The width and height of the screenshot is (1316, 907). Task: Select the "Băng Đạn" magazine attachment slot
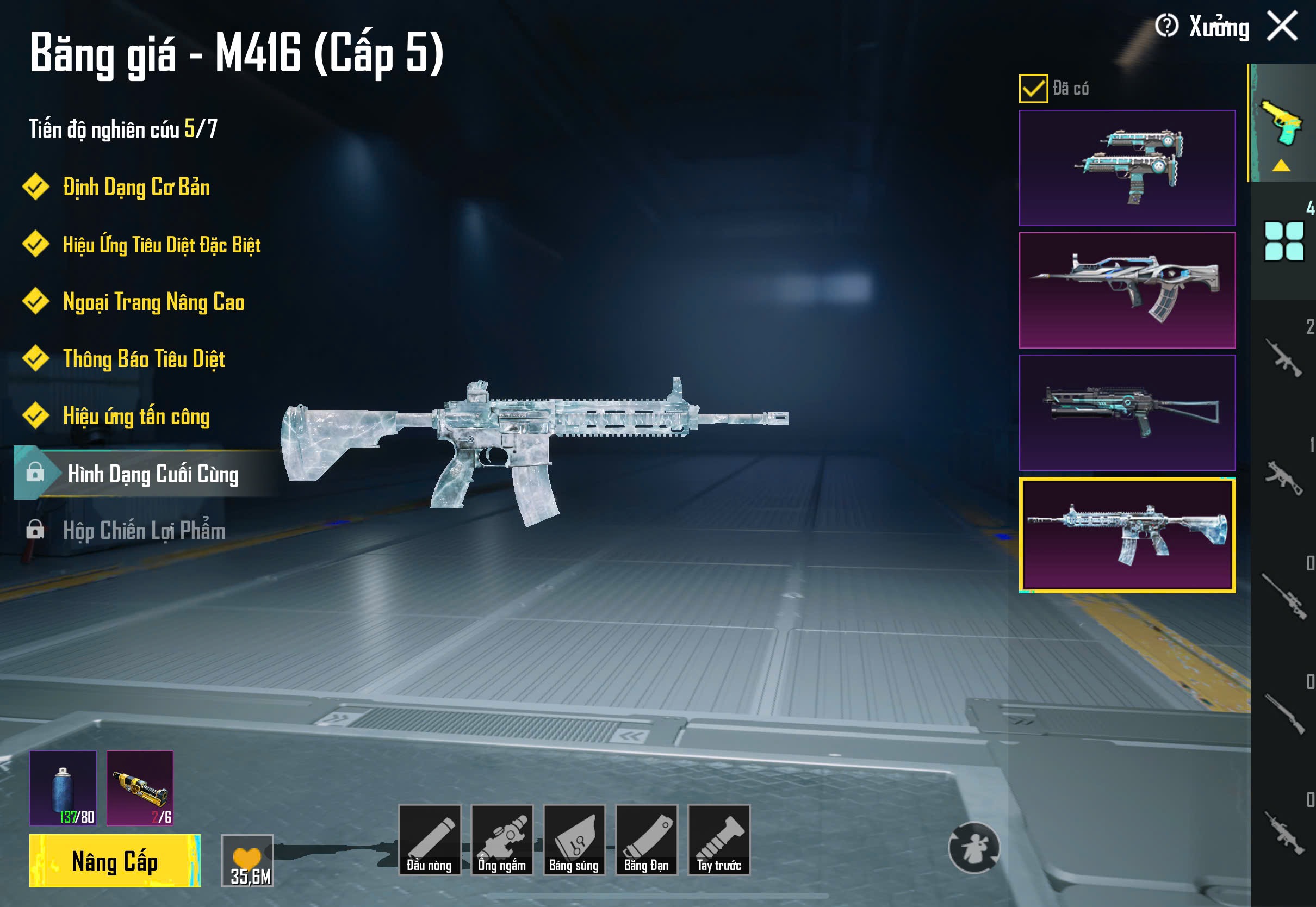point(647,840)
